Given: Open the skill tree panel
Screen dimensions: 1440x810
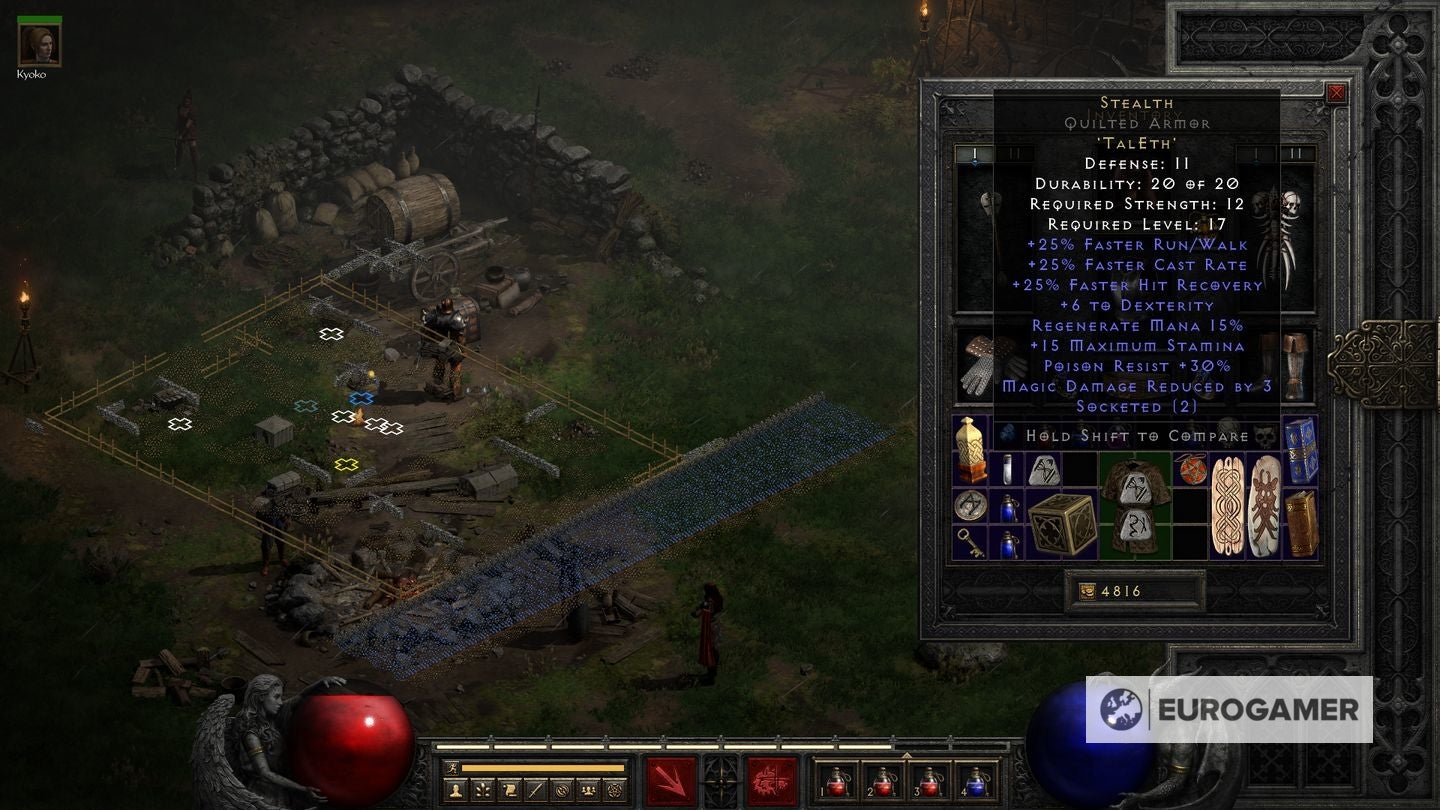Looking at the screenshot, I should click(481, 790).
